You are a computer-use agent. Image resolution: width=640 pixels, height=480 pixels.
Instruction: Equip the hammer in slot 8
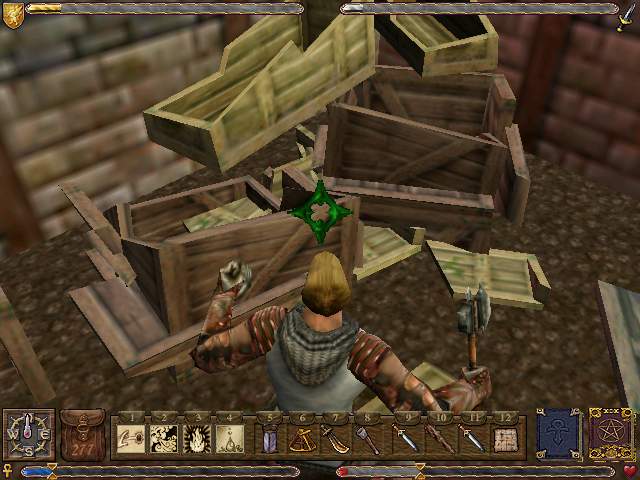click(370, 438)
